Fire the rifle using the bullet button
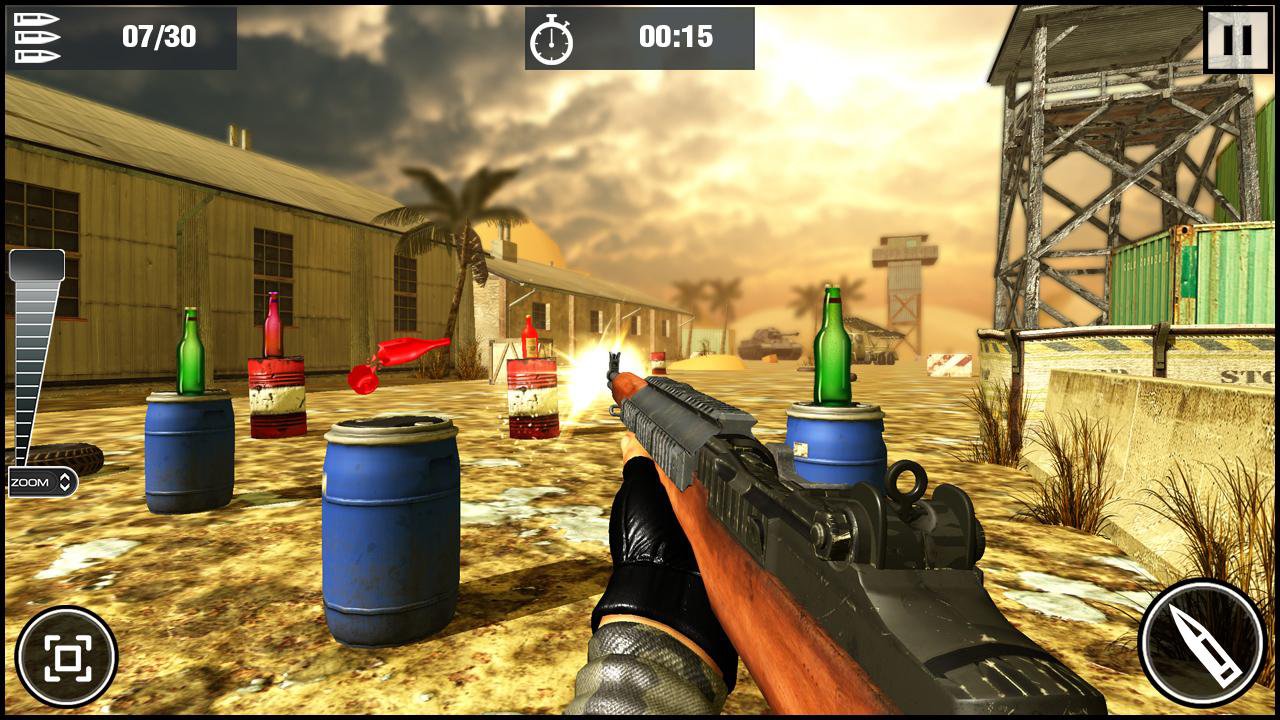 pos(1201,641)
